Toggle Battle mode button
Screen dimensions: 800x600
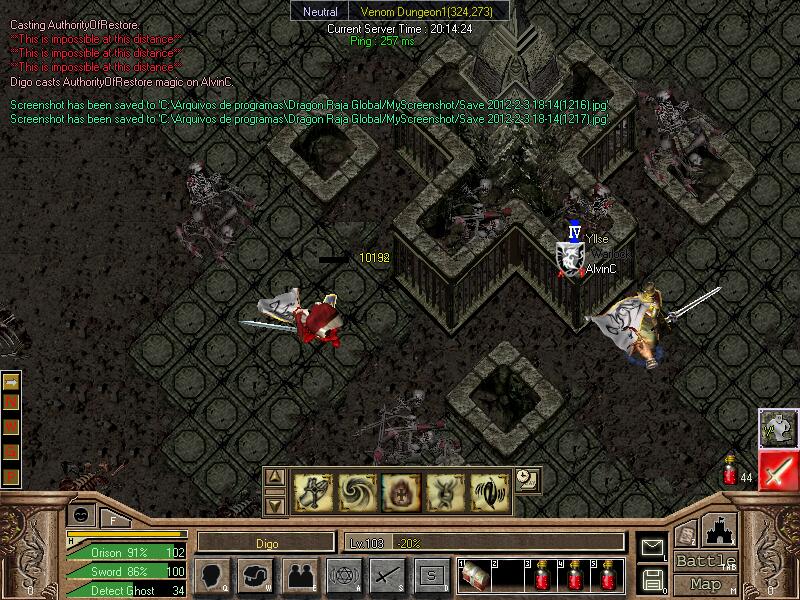click(x=705, y=561)
